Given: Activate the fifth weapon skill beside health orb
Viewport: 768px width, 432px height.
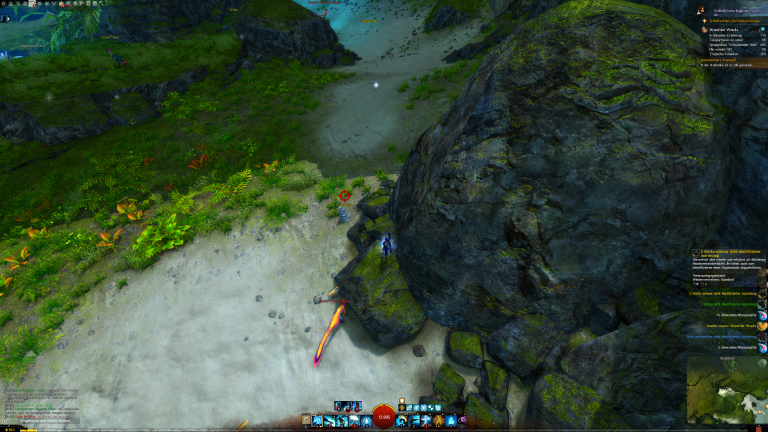Looking at the screenshot, I should click(364, 422).
